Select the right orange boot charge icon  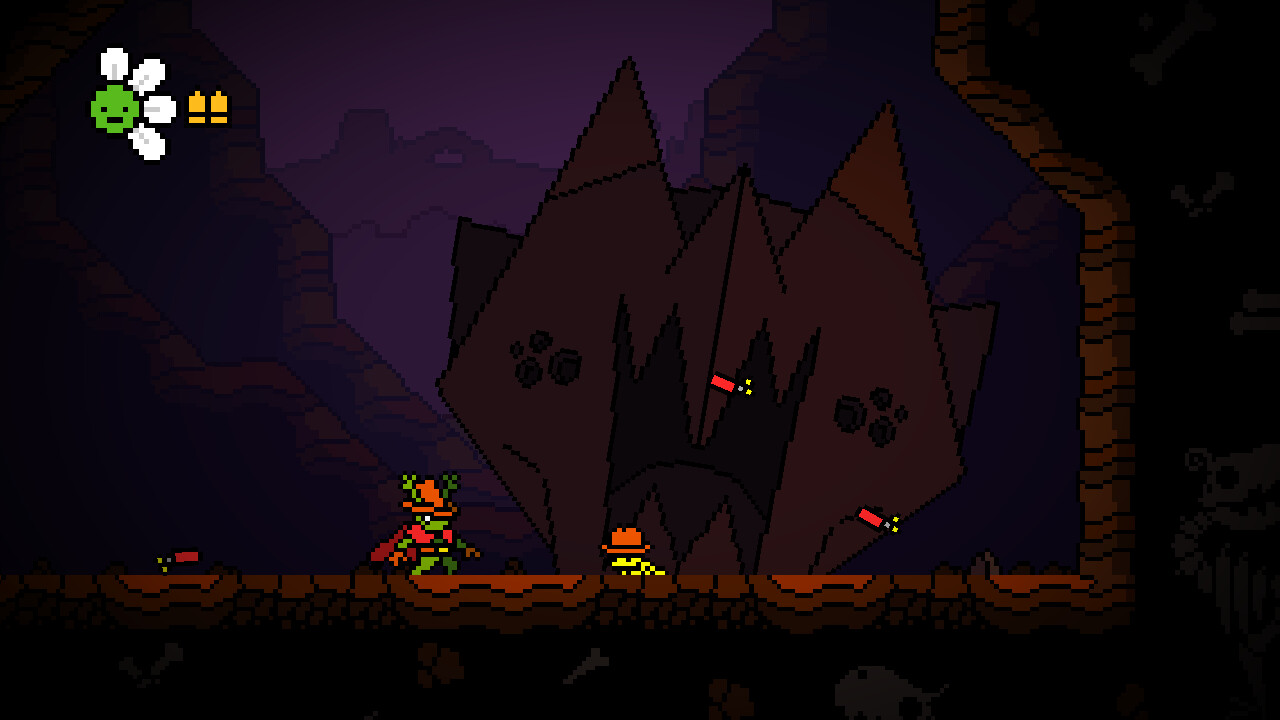(x=218, y=105)
